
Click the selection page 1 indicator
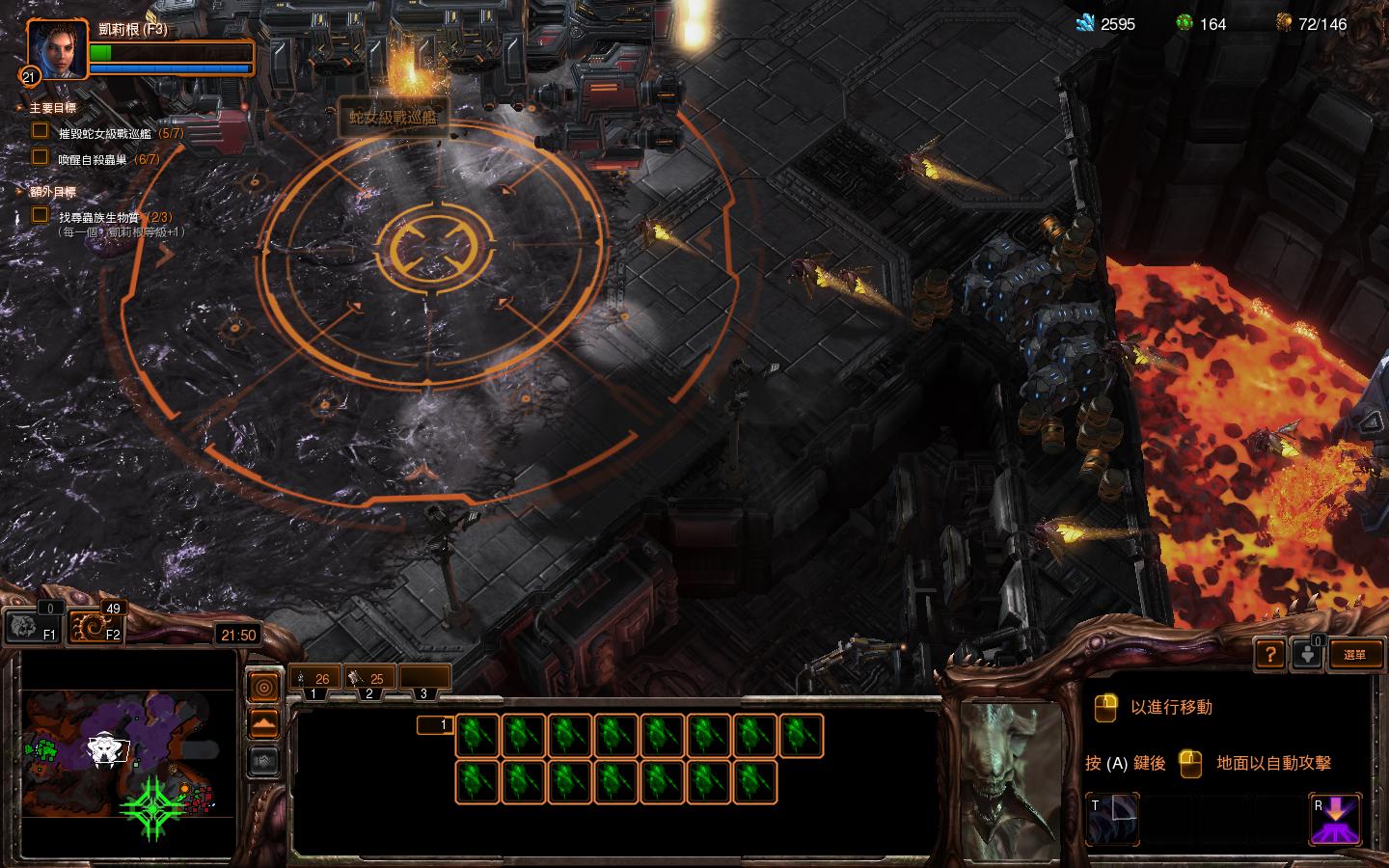(434, 725)
